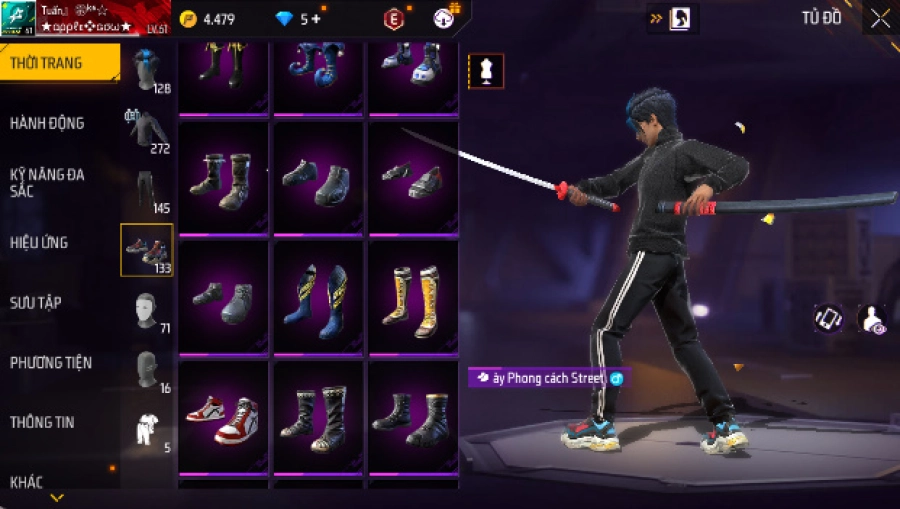900x509 pixels.
Task: Open the Hành Động tab
Action: [48, 123]
